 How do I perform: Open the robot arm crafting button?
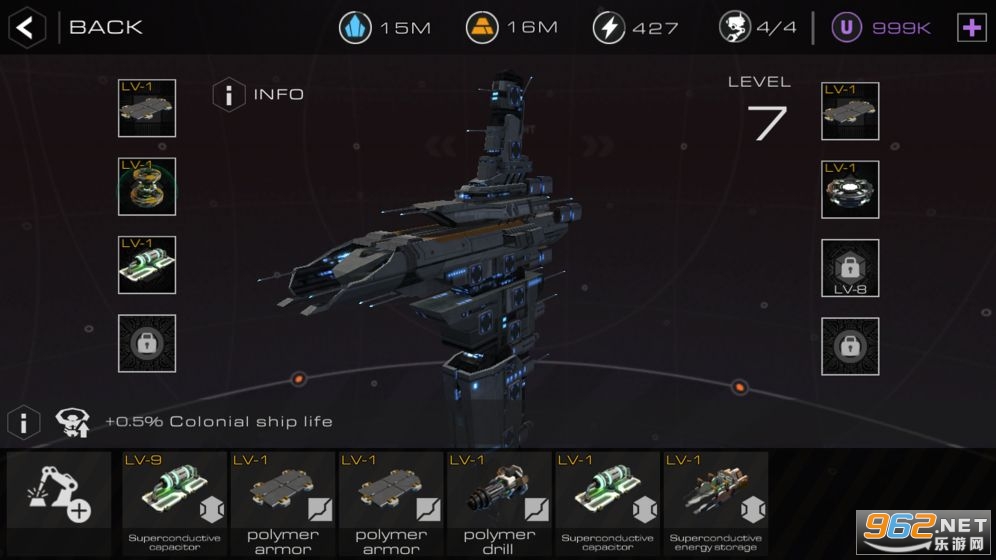point(59,496)
